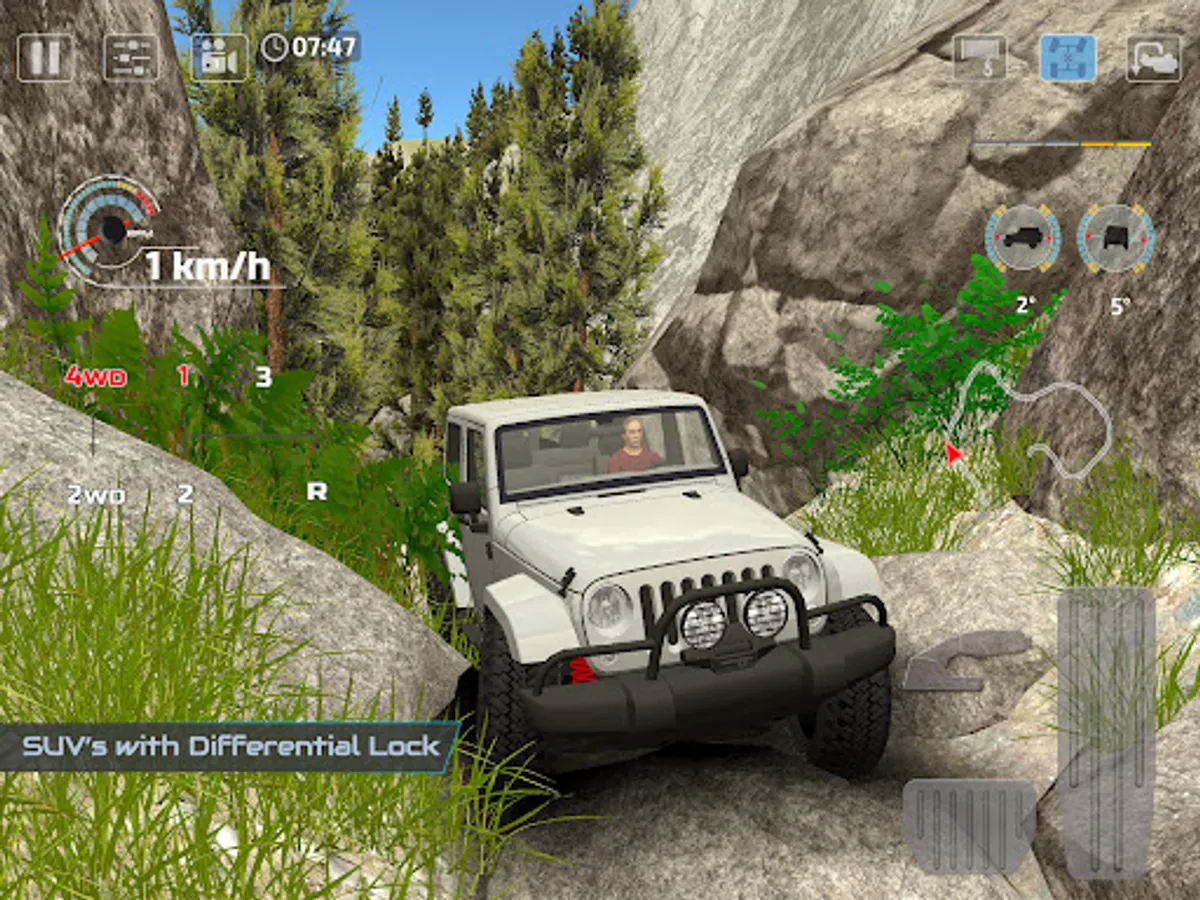Open the trail route minimap

coord(1030,420)
